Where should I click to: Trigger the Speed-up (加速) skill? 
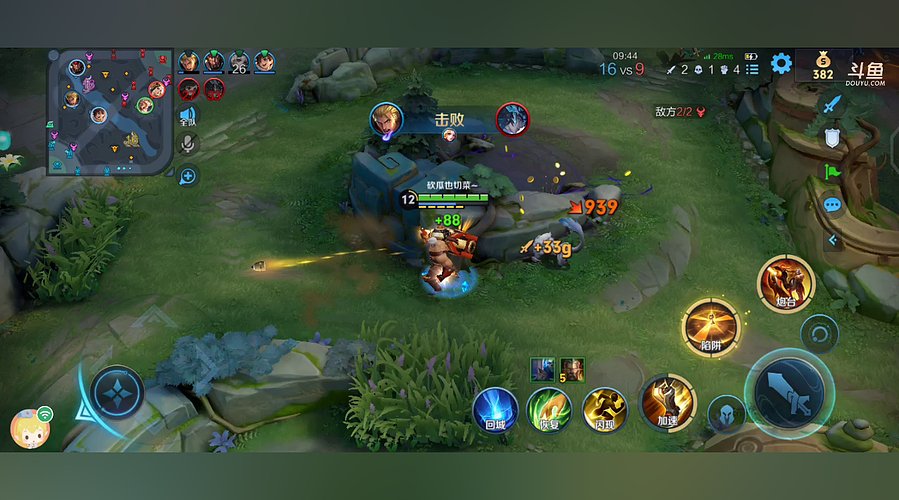coord(667,402)
